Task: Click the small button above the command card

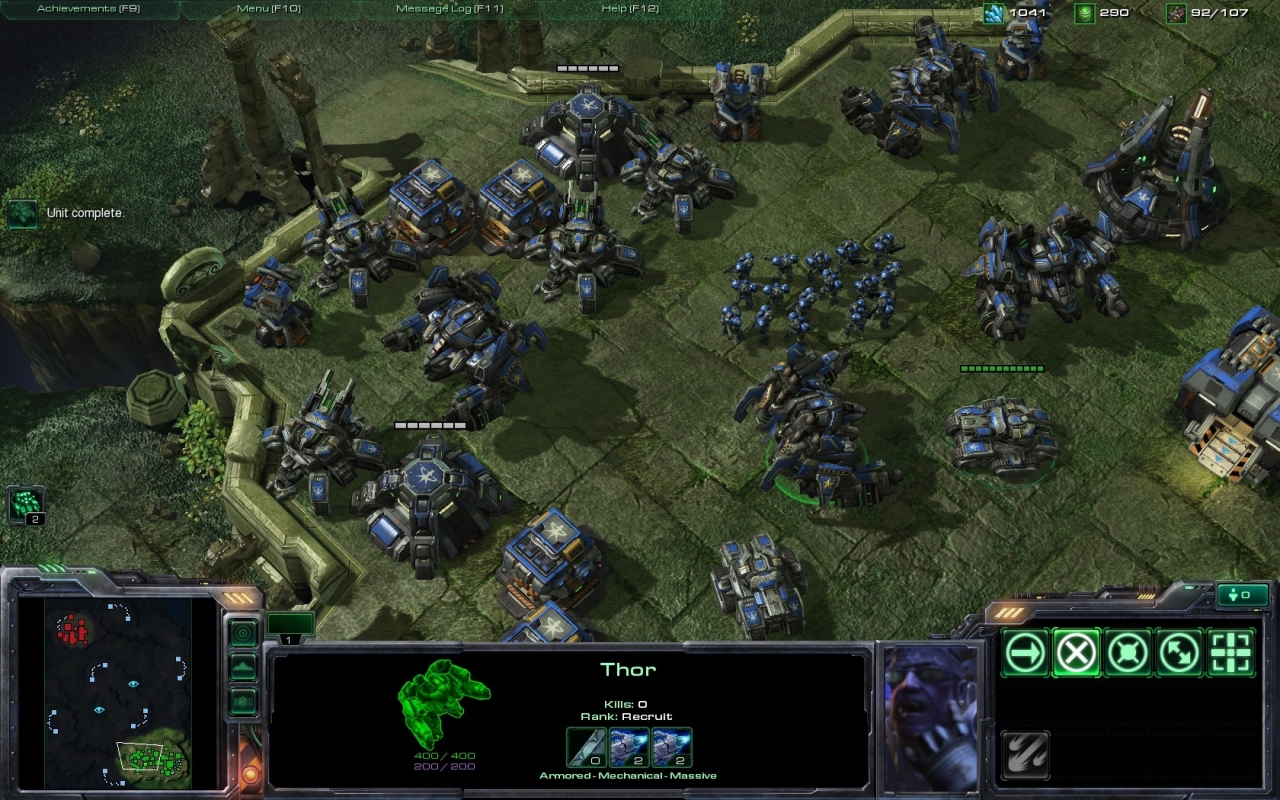Action: coord(1242,595)
